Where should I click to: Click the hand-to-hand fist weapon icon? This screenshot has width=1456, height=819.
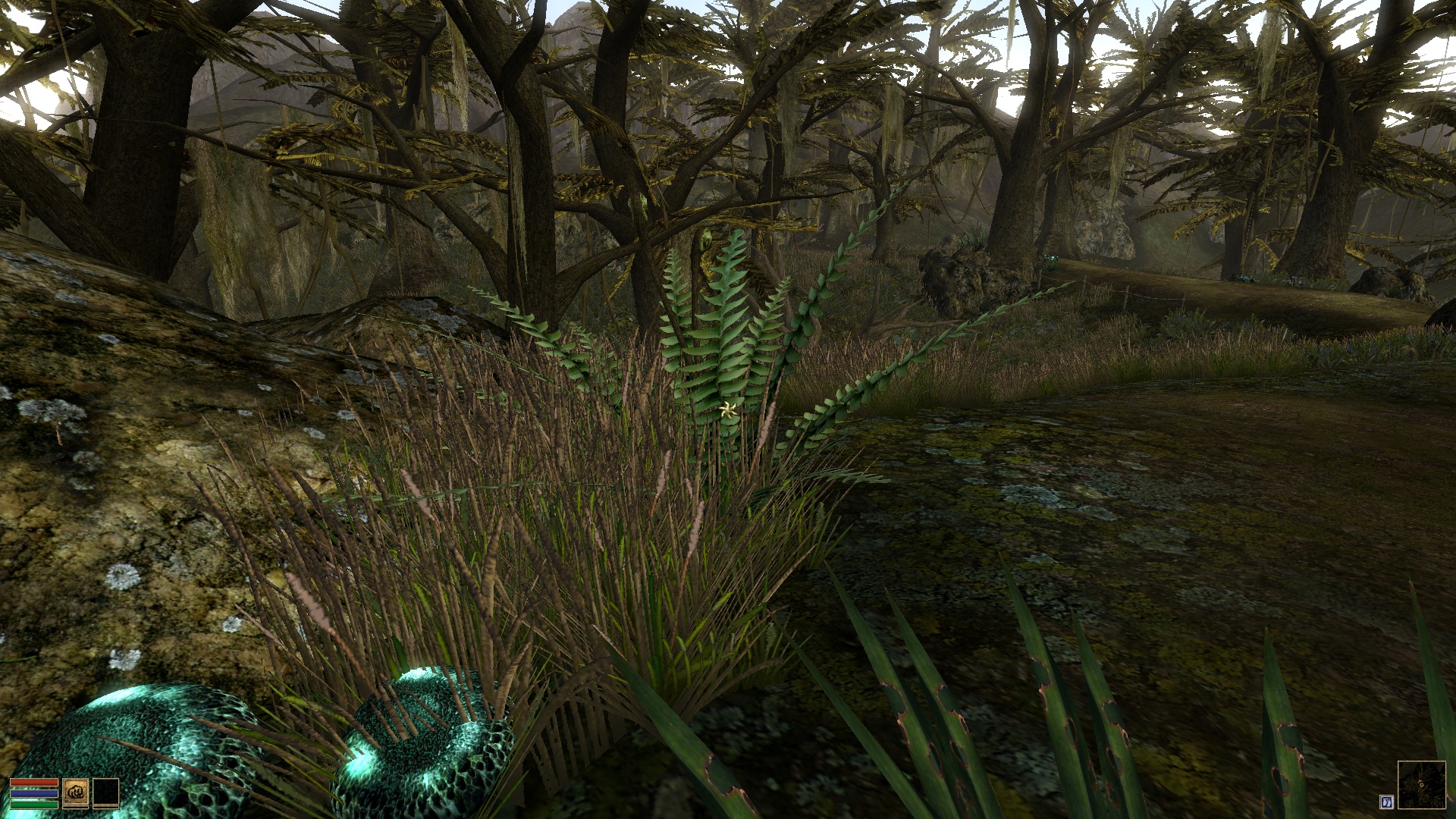point(76,791)
